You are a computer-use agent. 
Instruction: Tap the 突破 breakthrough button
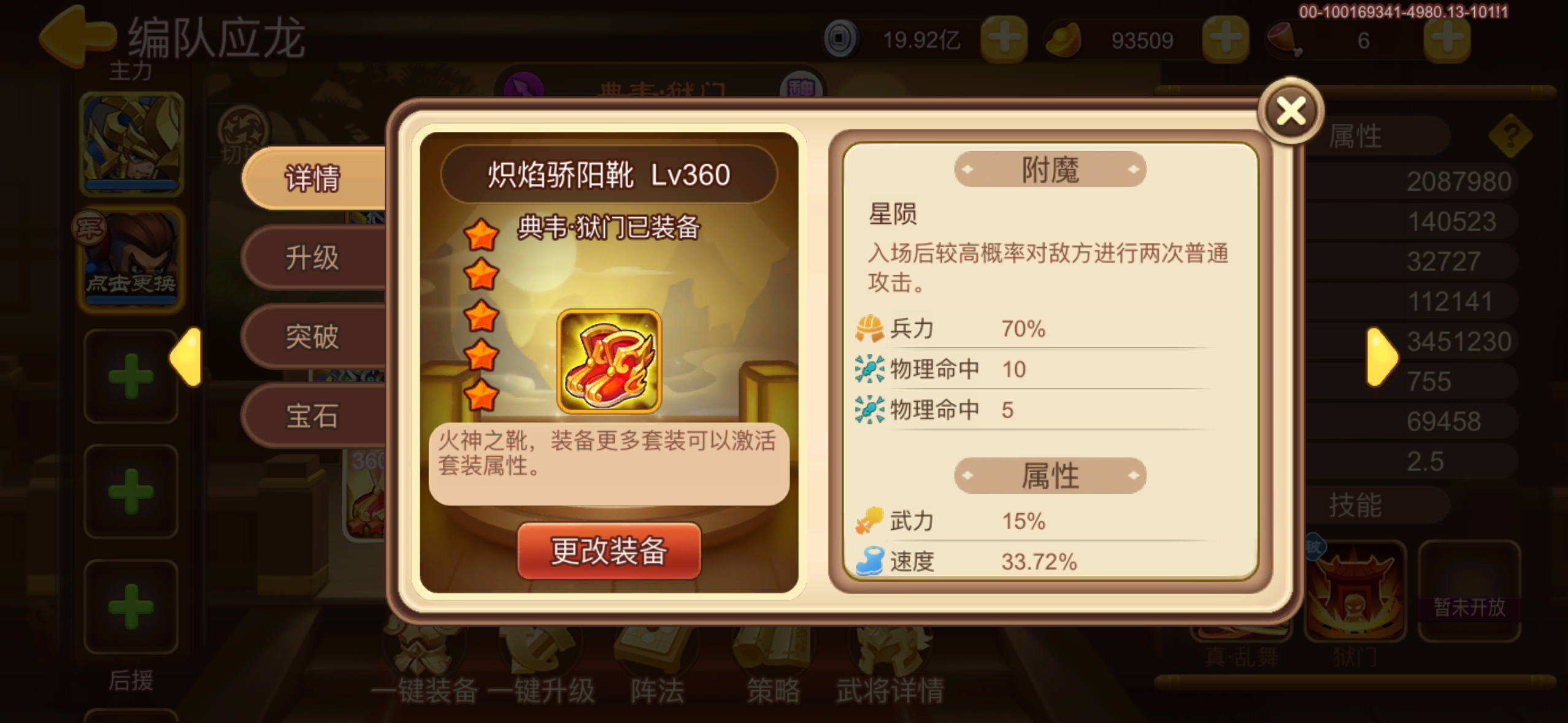click(314, 336)
